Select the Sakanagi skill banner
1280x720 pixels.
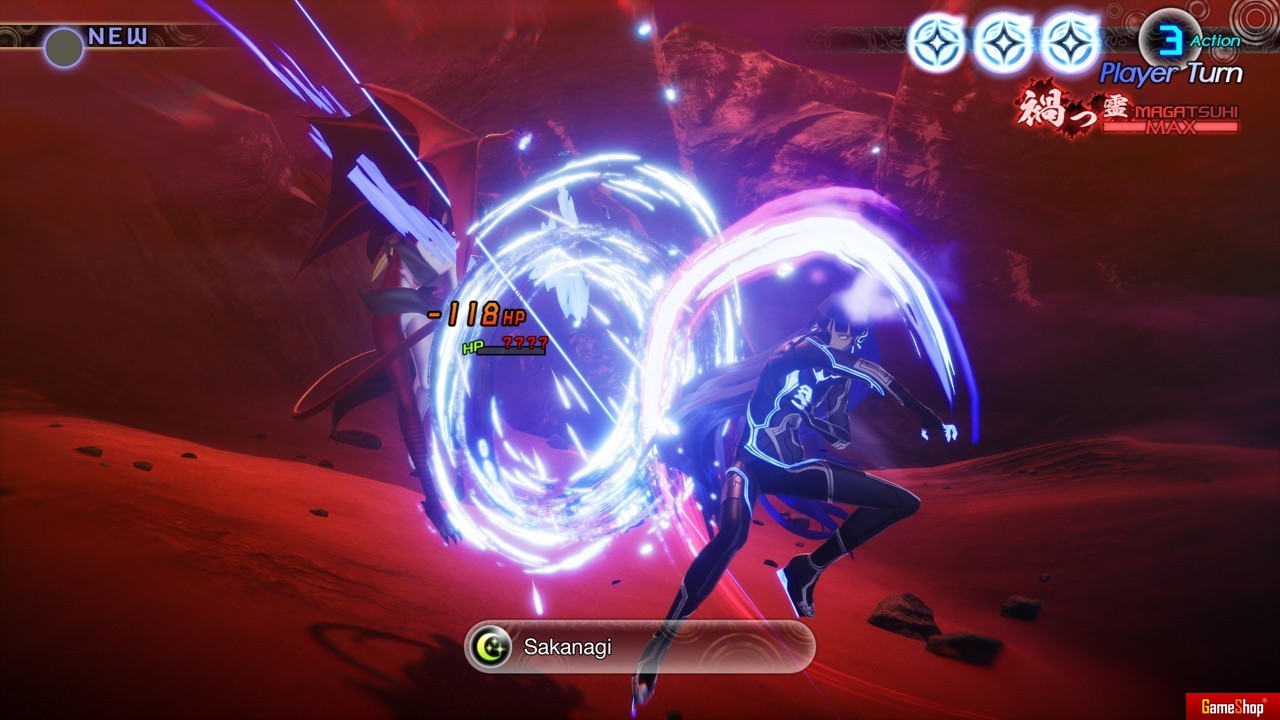[x=640, y=647]
